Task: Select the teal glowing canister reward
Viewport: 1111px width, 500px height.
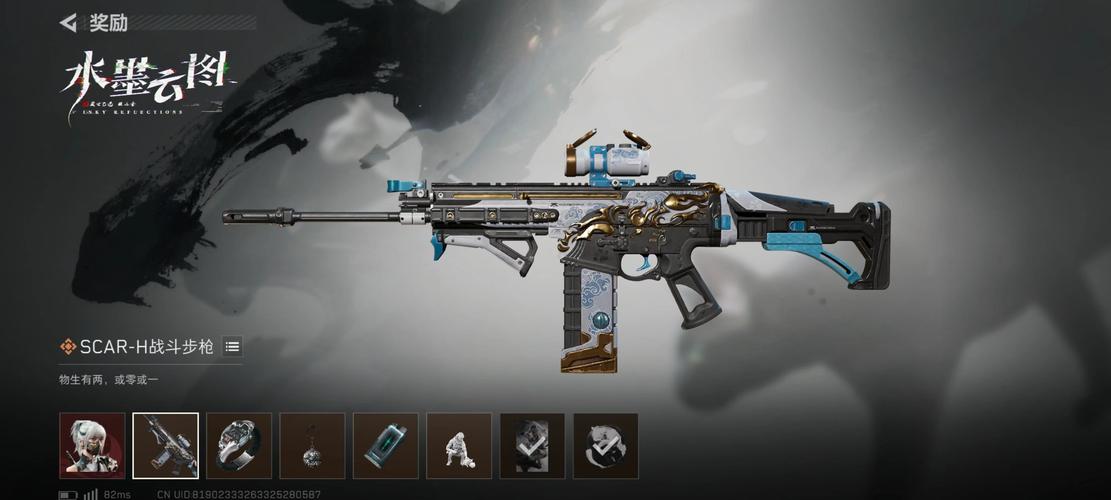Action: 386,446
